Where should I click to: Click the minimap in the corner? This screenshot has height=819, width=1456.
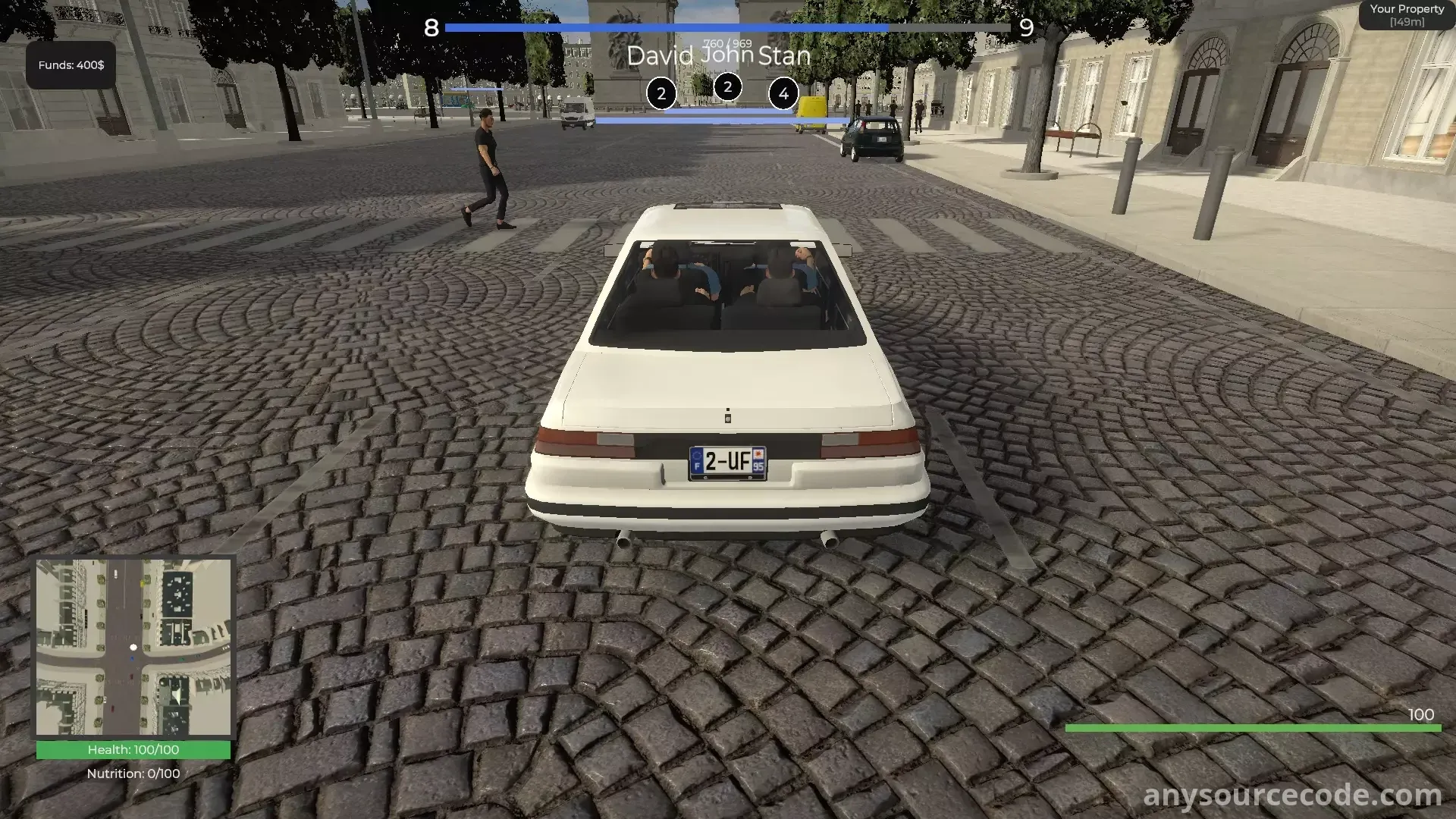coord(133,648)
